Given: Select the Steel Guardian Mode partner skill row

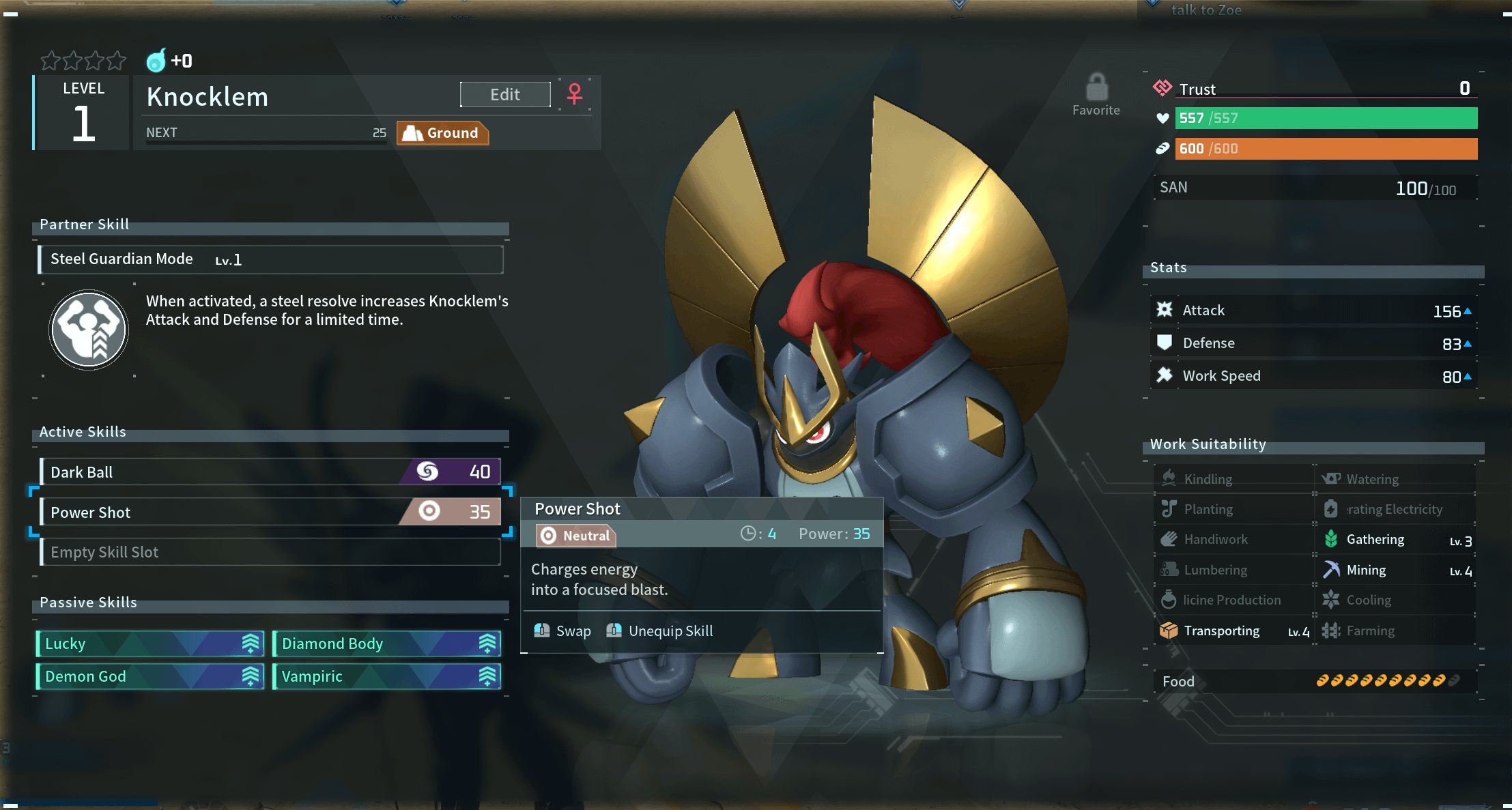Looking at the screenshot, I should click(270, 259).
